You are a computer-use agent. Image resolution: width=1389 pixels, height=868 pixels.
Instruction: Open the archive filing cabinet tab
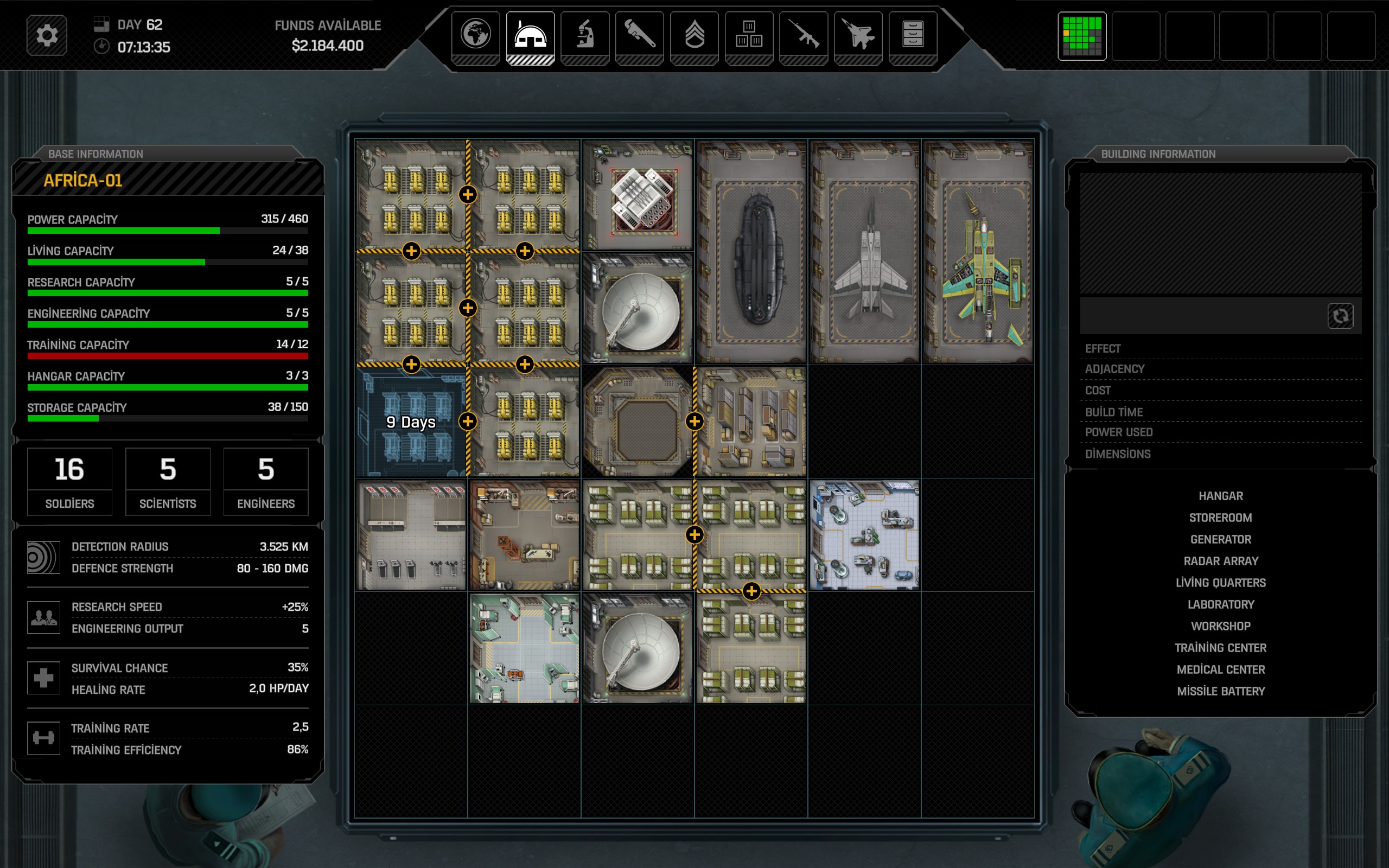tap(913, 35)
